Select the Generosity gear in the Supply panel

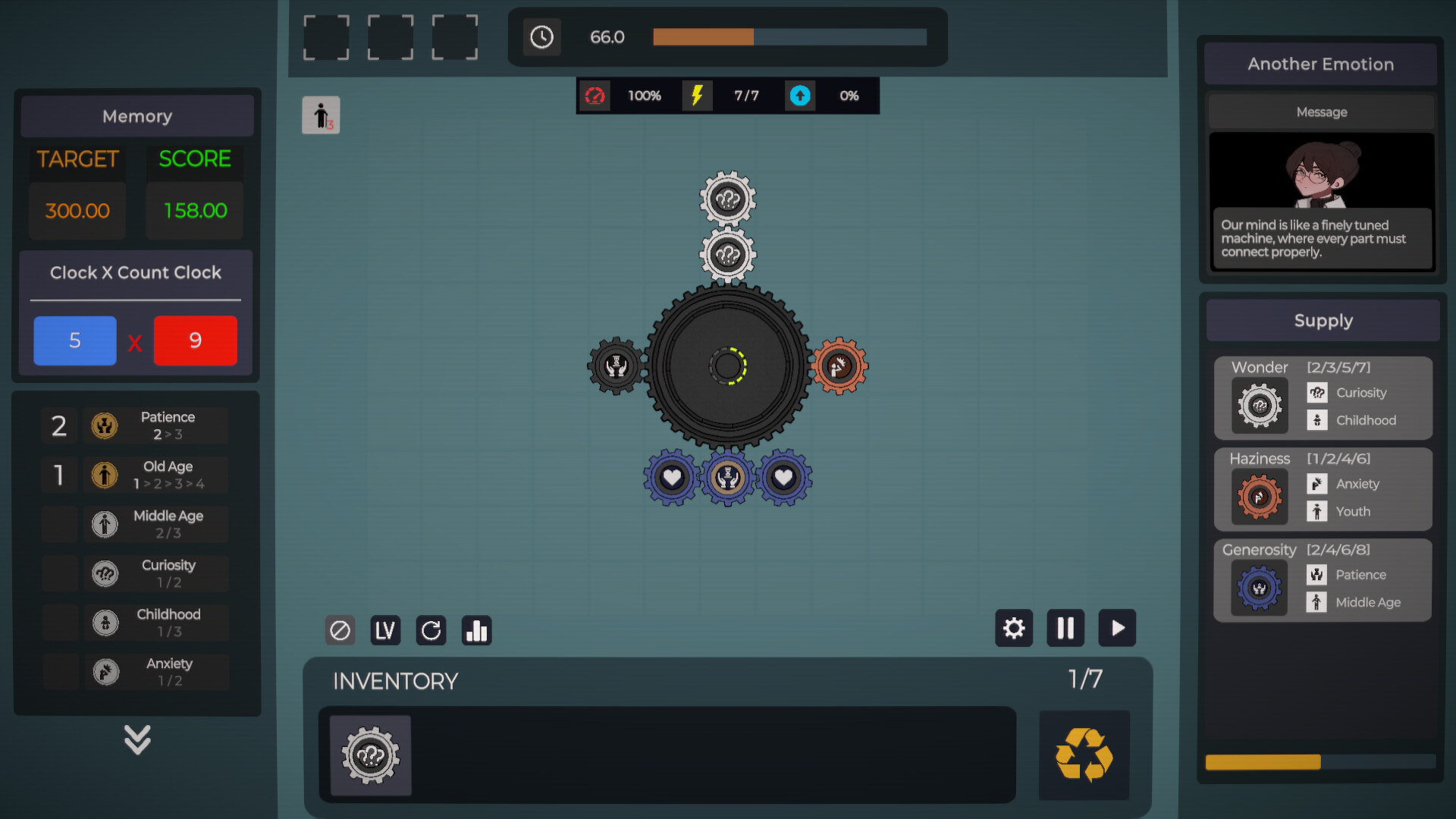point(1260,588)
